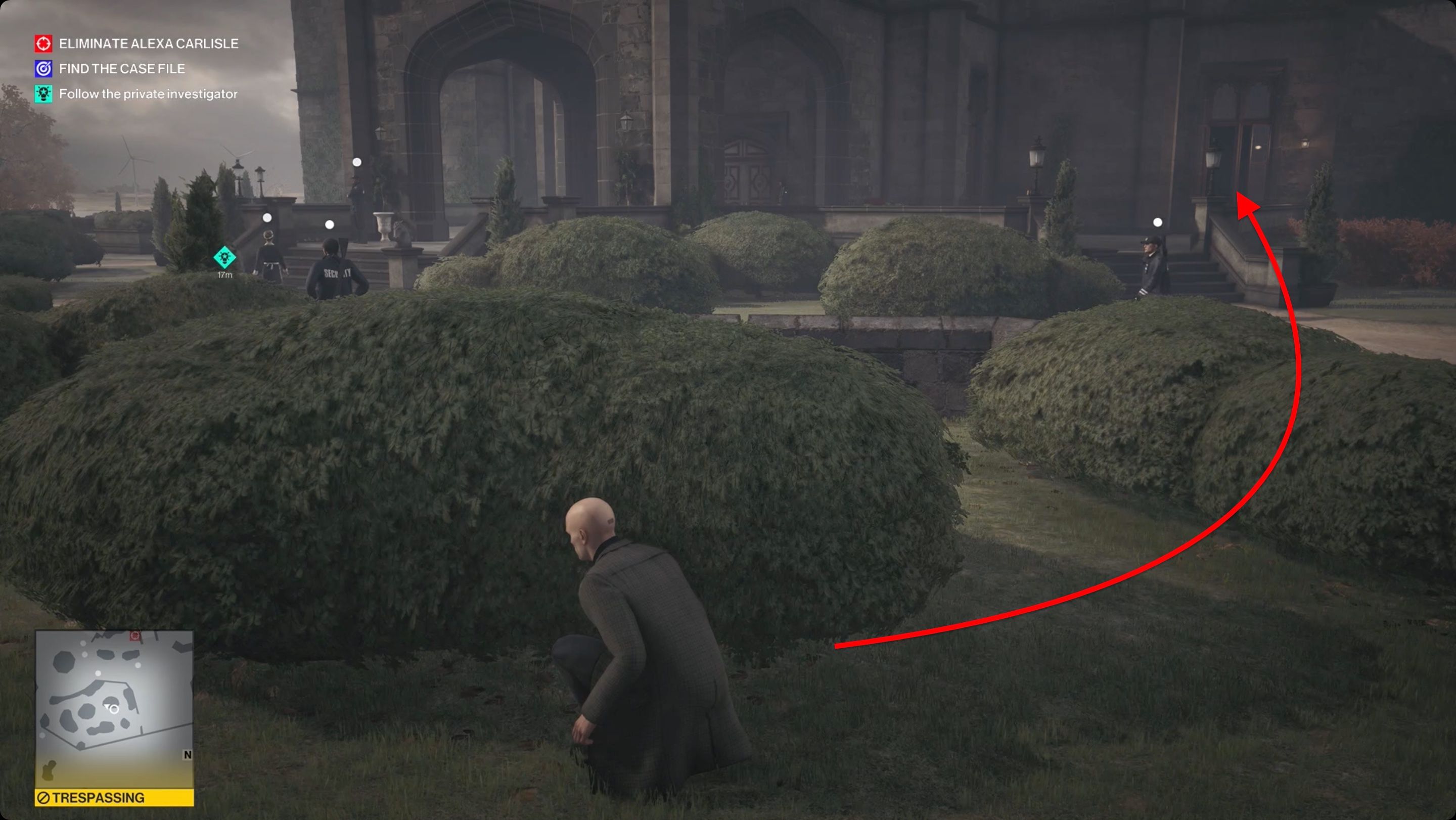Open the objectives list in the top-left corner
The height and width of the screenshot is (820, 1456).
135,68
